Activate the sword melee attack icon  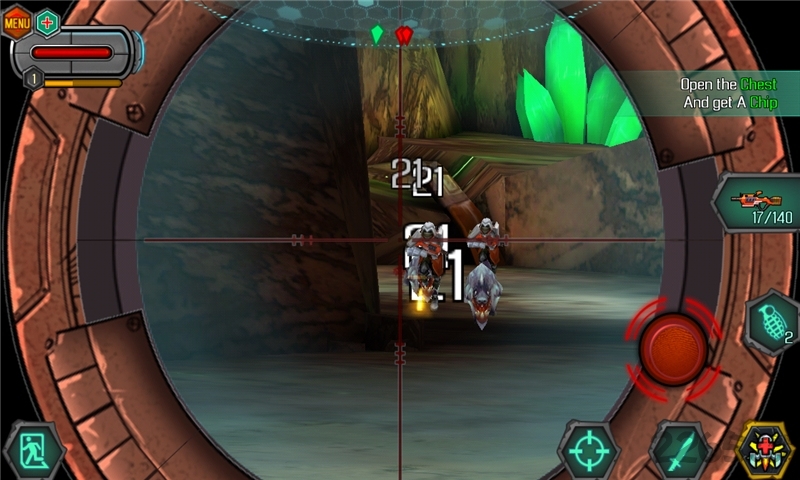[x=680, y=450]
